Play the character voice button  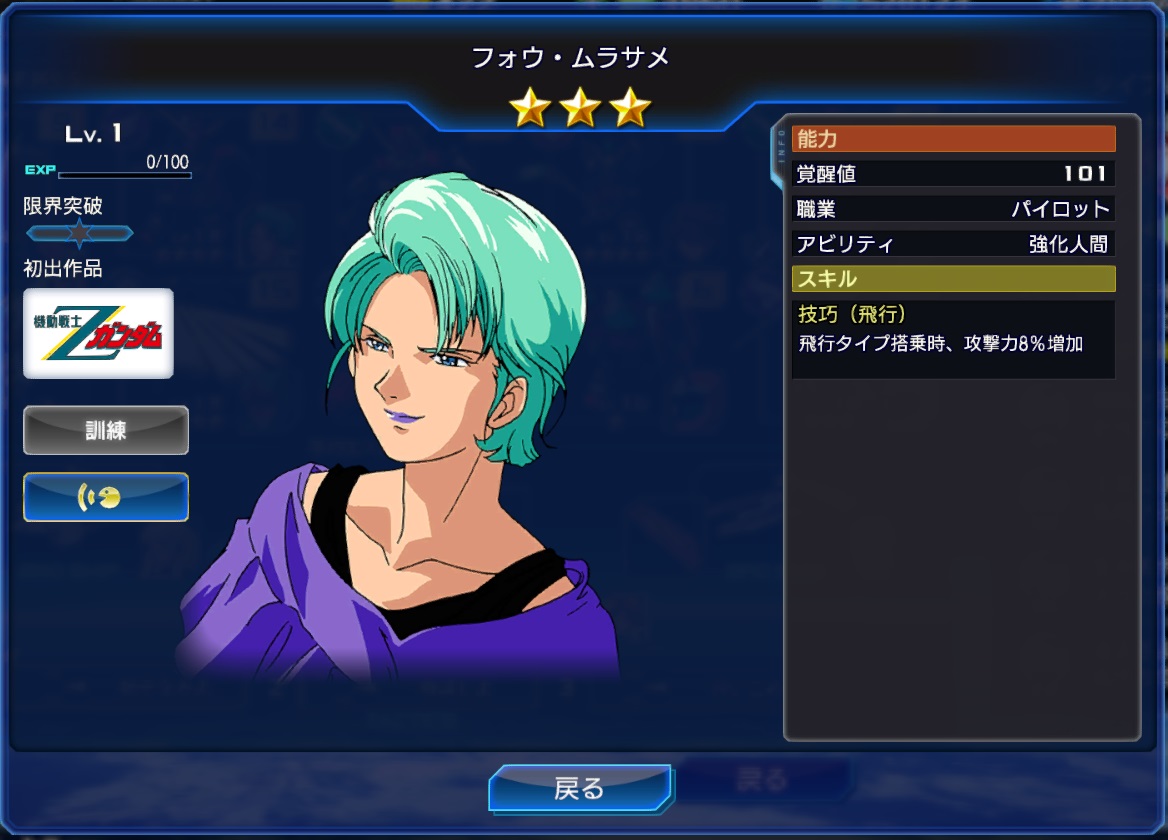[x=106, y=497]
